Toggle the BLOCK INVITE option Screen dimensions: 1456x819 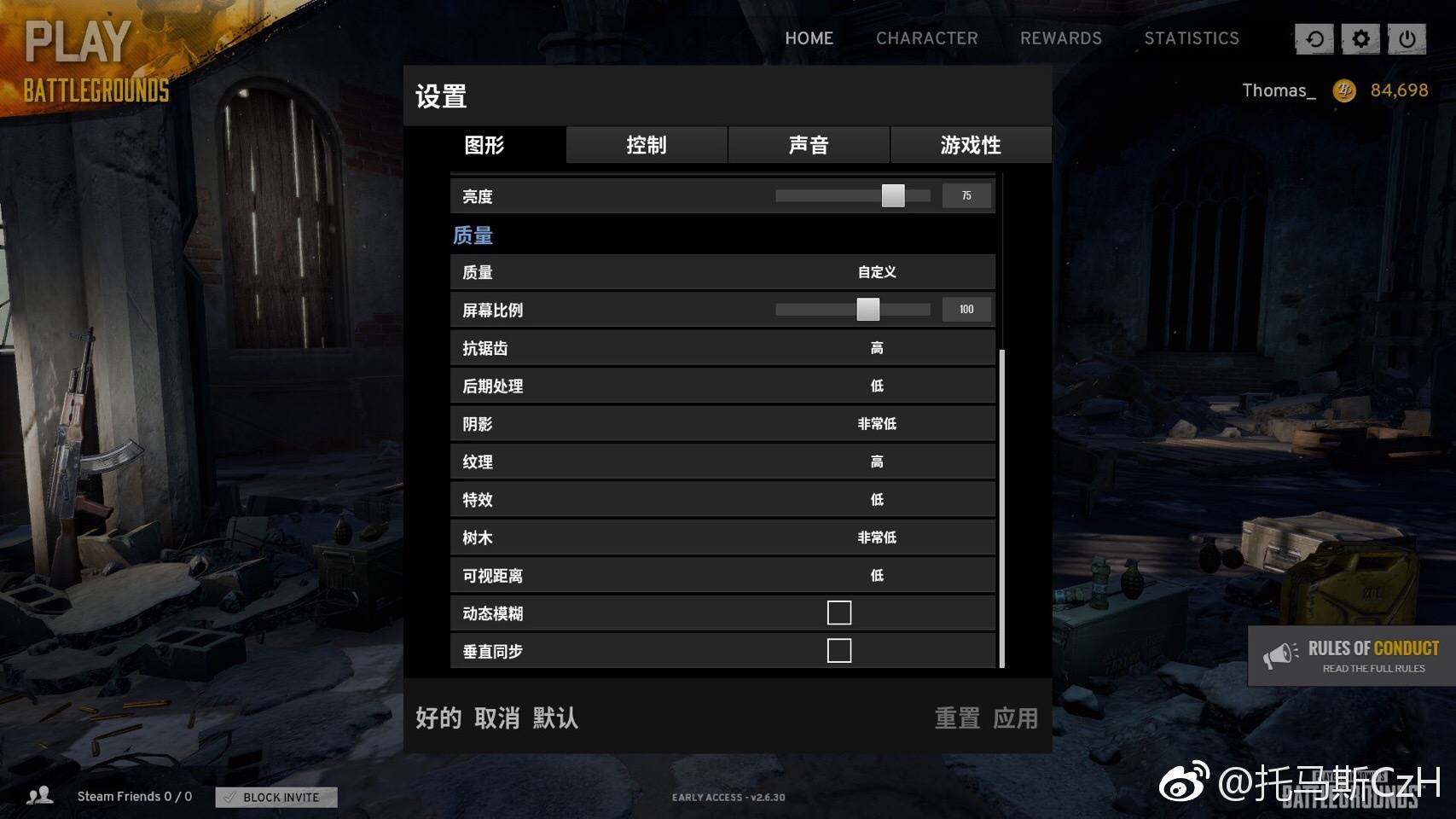point(275,797)
